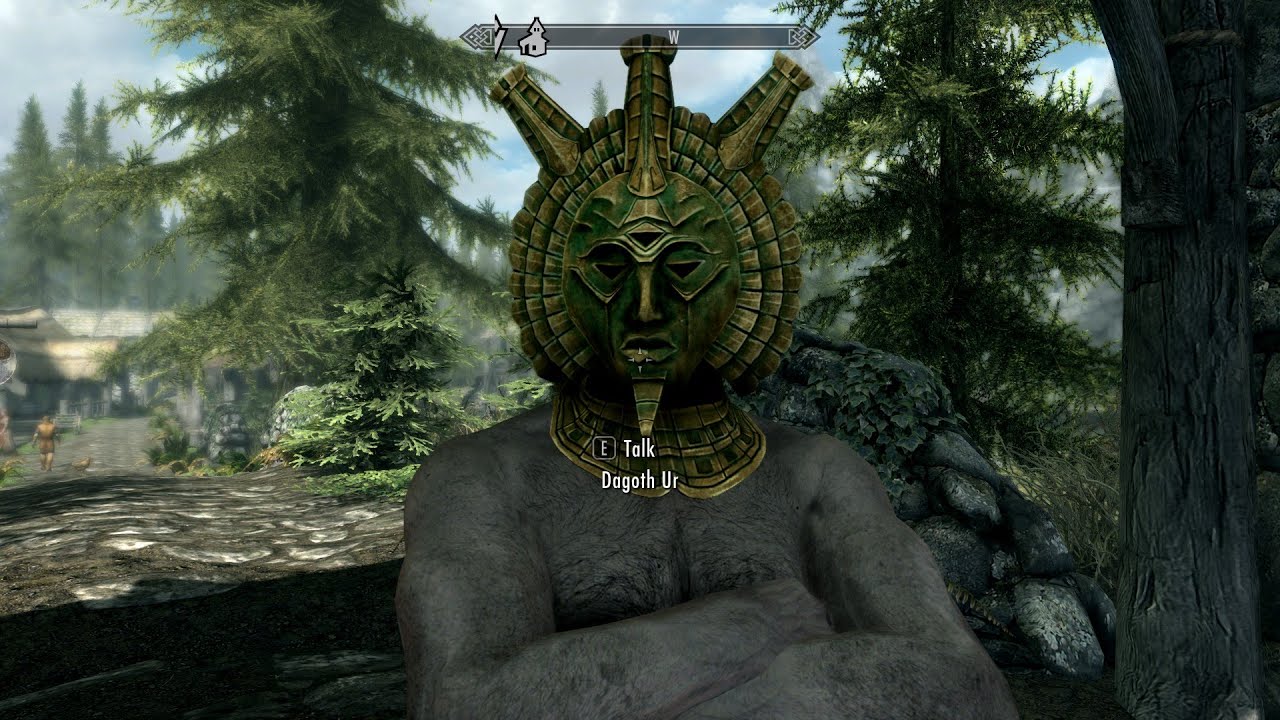The height and width of the screenshot is (720, 1280).
Task: Select the arrow marker on the compass bar
Action: (499, 37)
